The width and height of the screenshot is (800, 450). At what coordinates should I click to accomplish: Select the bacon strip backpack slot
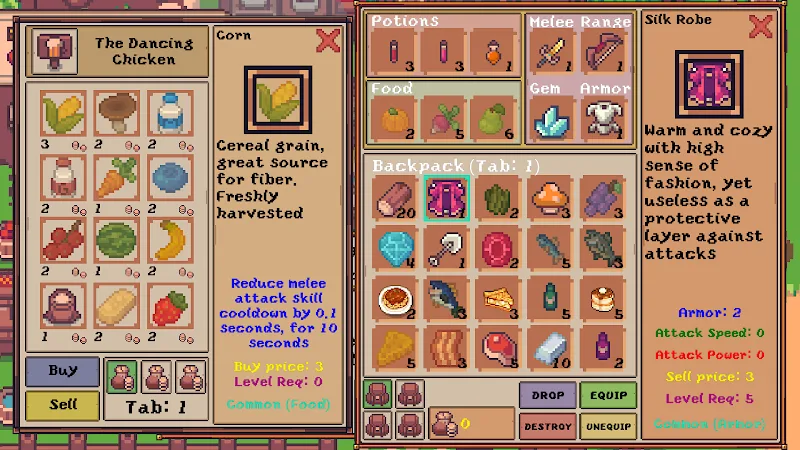[x=447, y=348]
